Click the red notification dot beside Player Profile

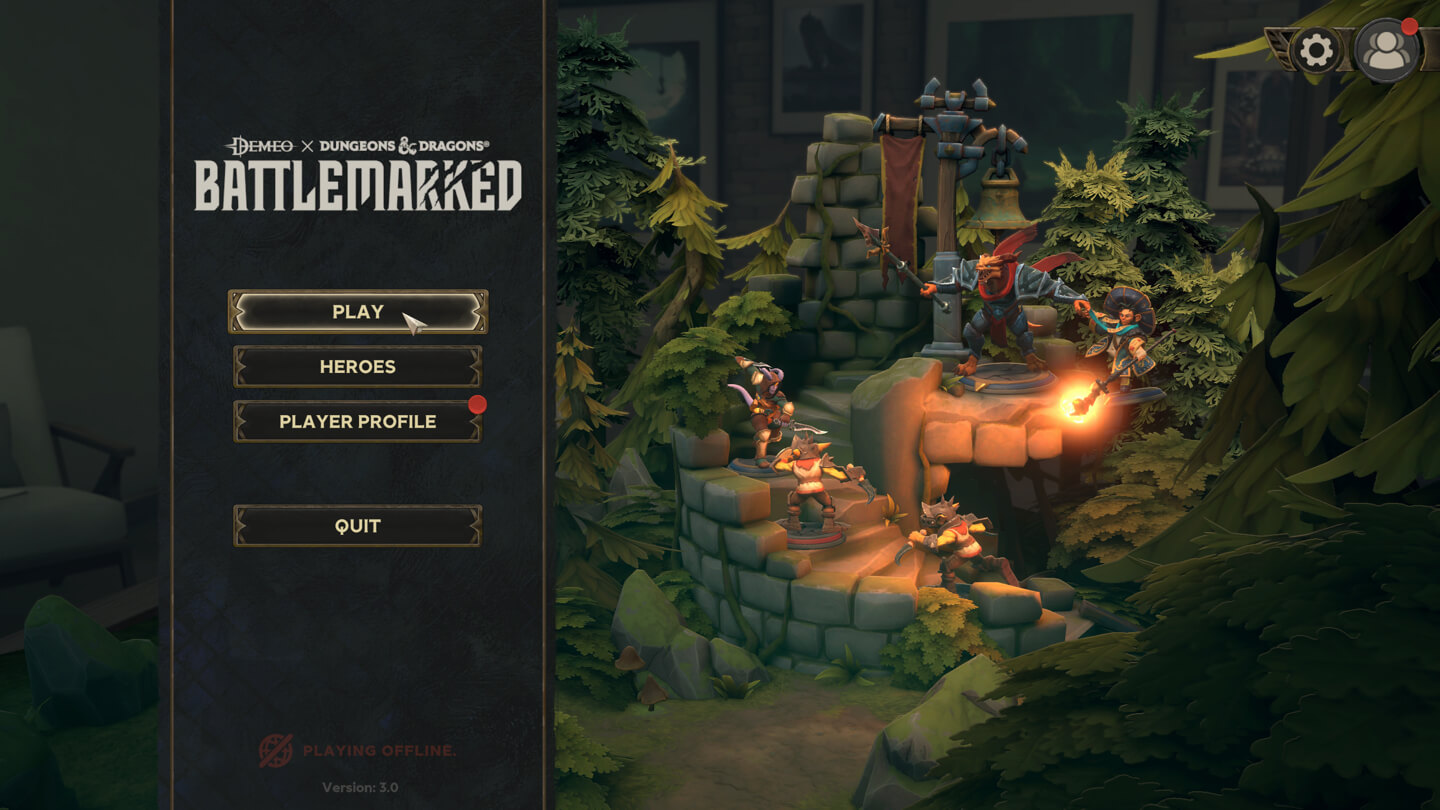[481, 405]
